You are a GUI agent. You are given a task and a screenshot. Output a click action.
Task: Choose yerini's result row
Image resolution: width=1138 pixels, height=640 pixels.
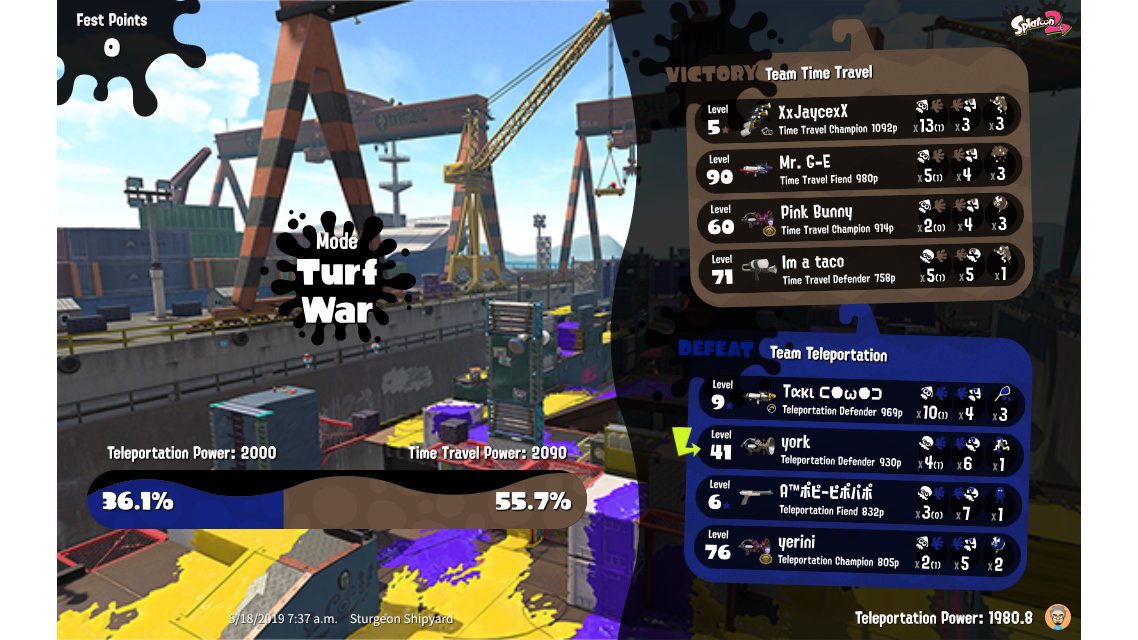(858, 551)
